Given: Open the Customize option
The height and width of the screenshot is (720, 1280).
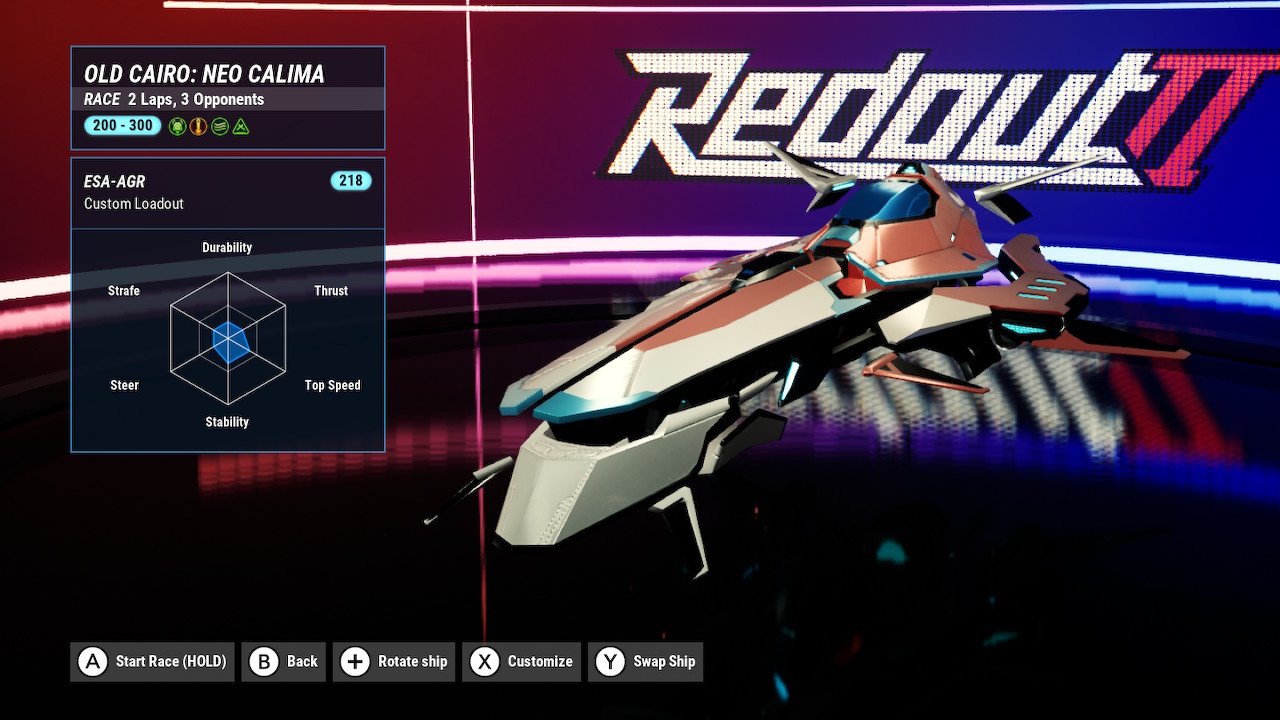Looking at the screenshot, I should (521, 661).
